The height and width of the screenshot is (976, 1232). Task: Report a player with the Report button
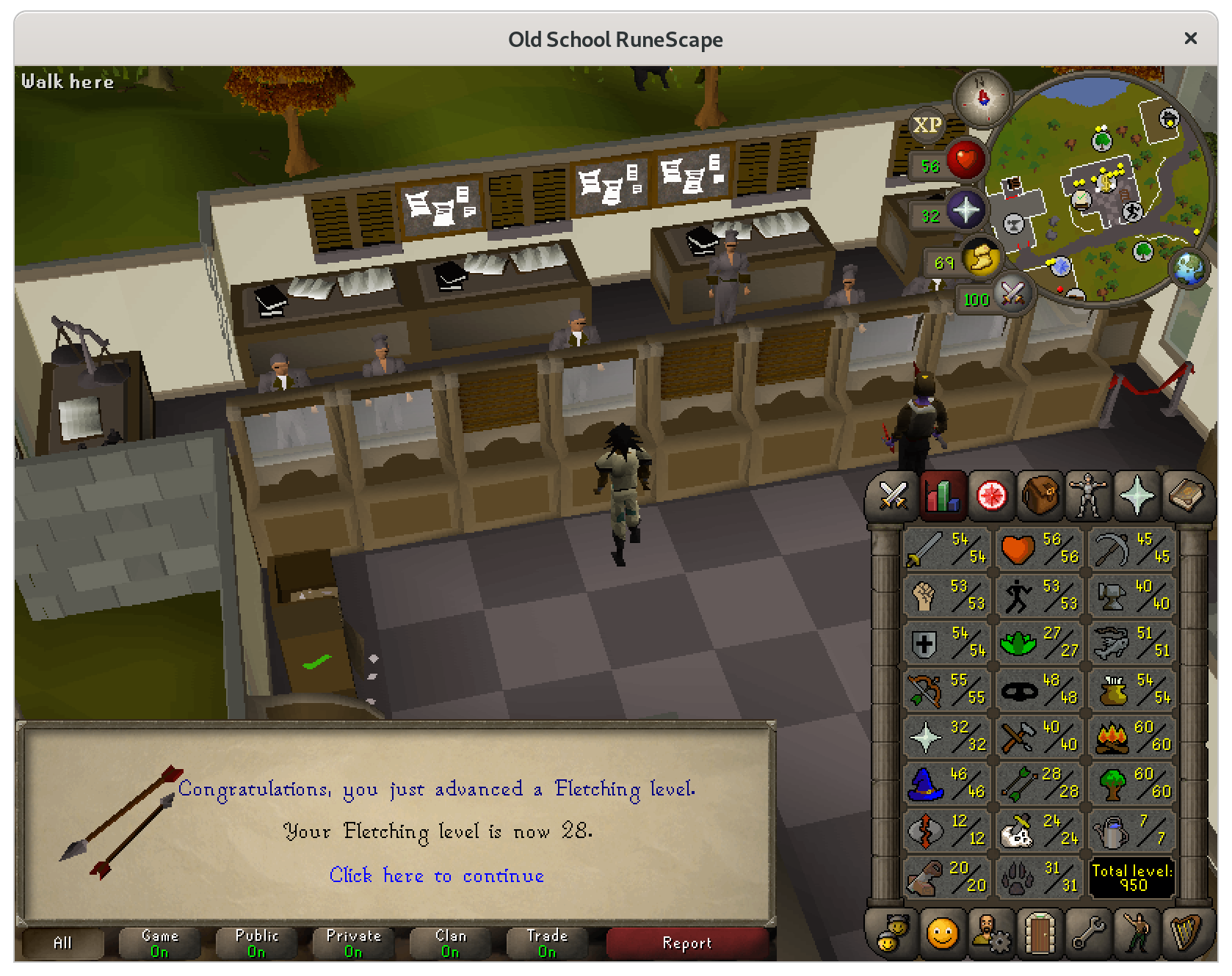tap(686, 943)
